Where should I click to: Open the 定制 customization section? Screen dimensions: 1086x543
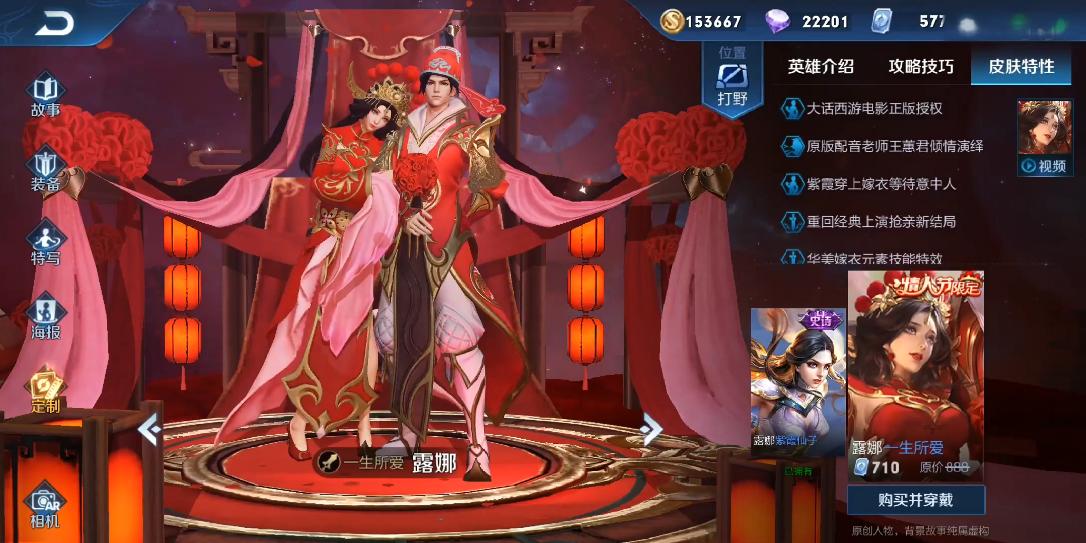click(x=46, y=391)
